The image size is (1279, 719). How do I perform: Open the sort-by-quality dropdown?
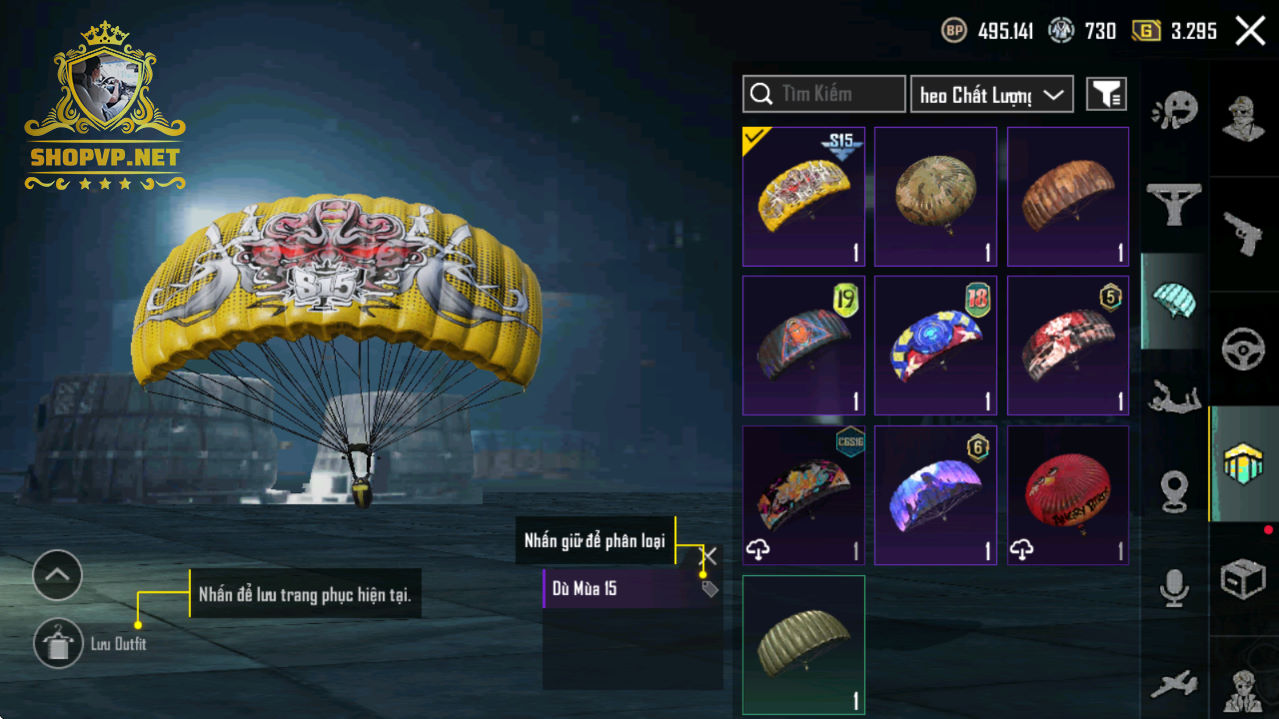(x=991, y=94)
